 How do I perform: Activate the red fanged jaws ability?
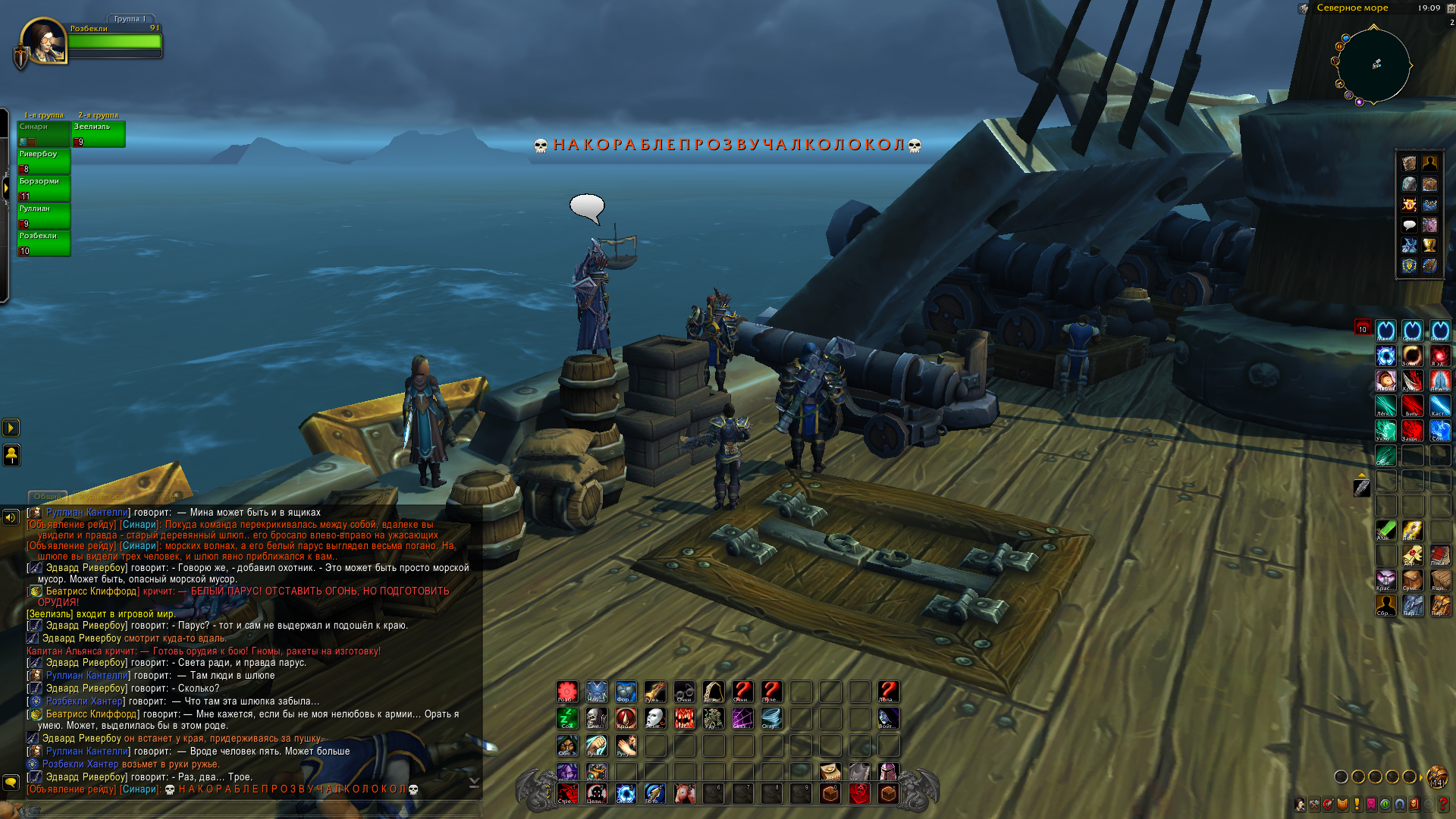[684, 718]
